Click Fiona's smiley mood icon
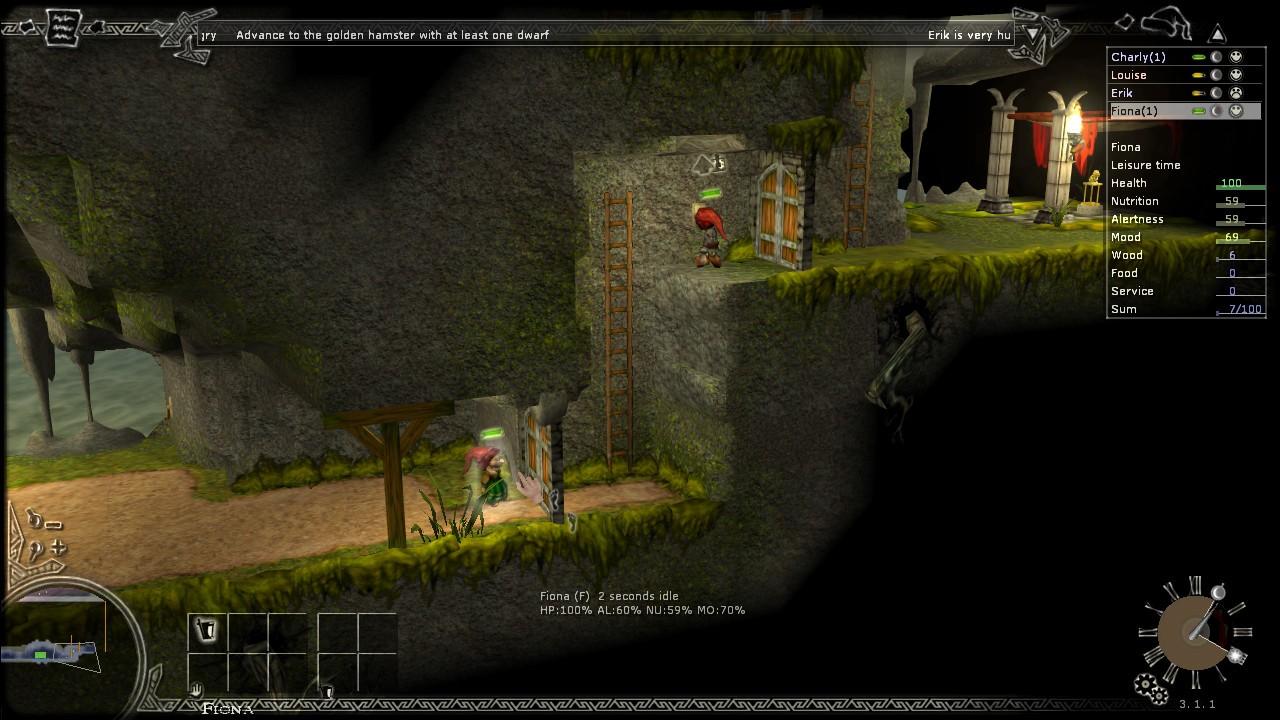Image resolution: width=1280 pixels, height=720 pixels. (x=1236, y=111)
